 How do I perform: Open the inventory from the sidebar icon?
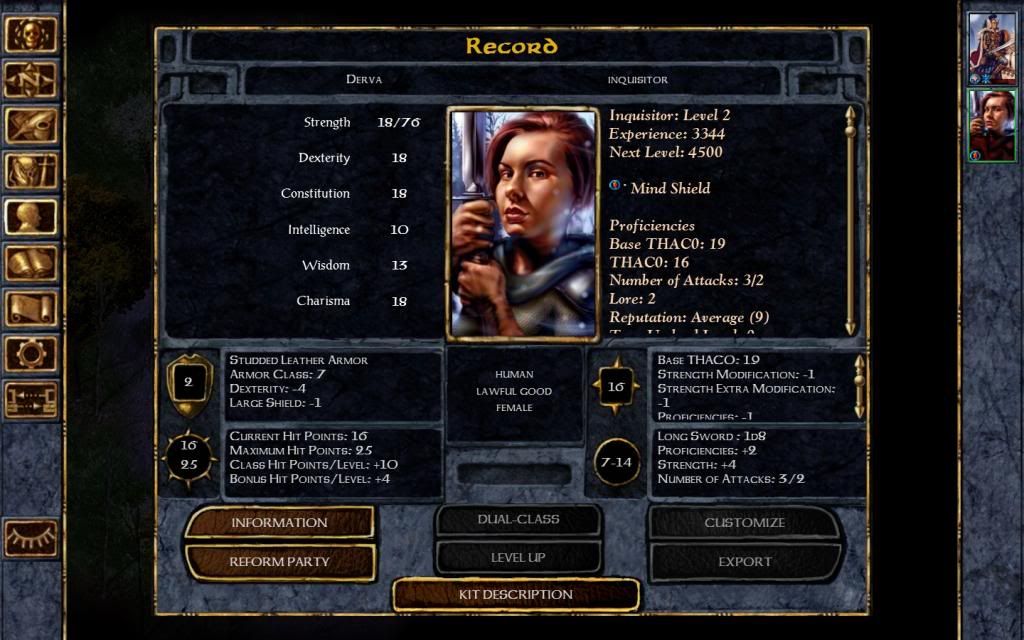[x=31, y=172]
